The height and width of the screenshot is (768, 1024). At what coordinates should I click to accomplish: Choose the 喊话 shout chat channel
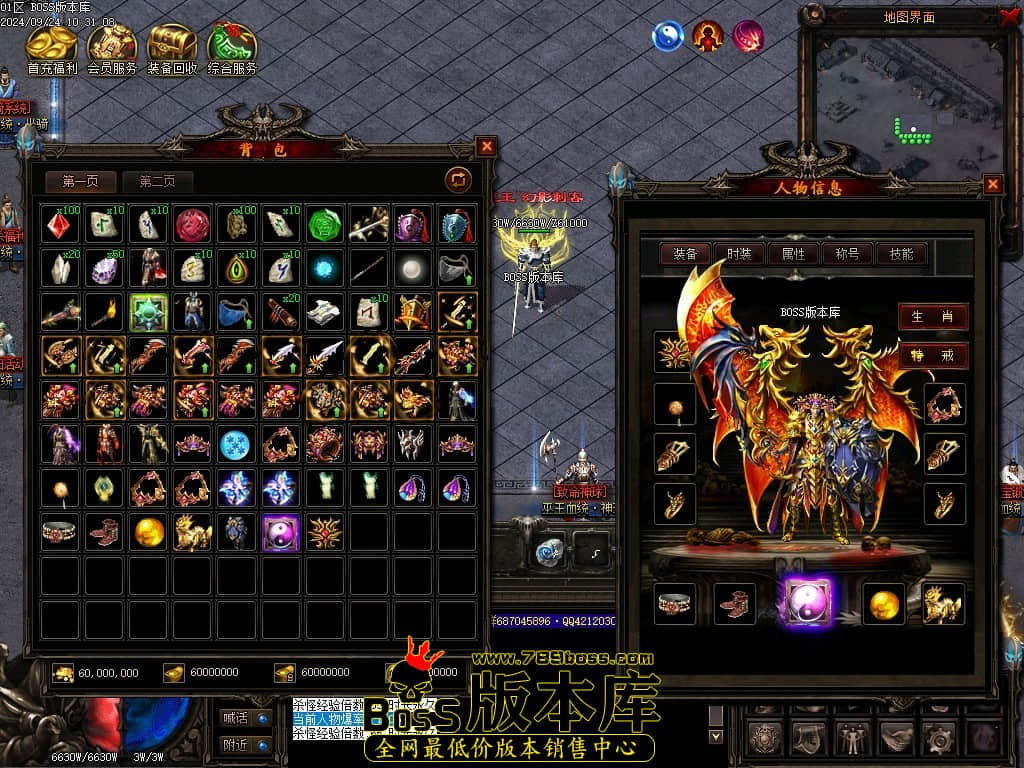[x=245, y=717]
